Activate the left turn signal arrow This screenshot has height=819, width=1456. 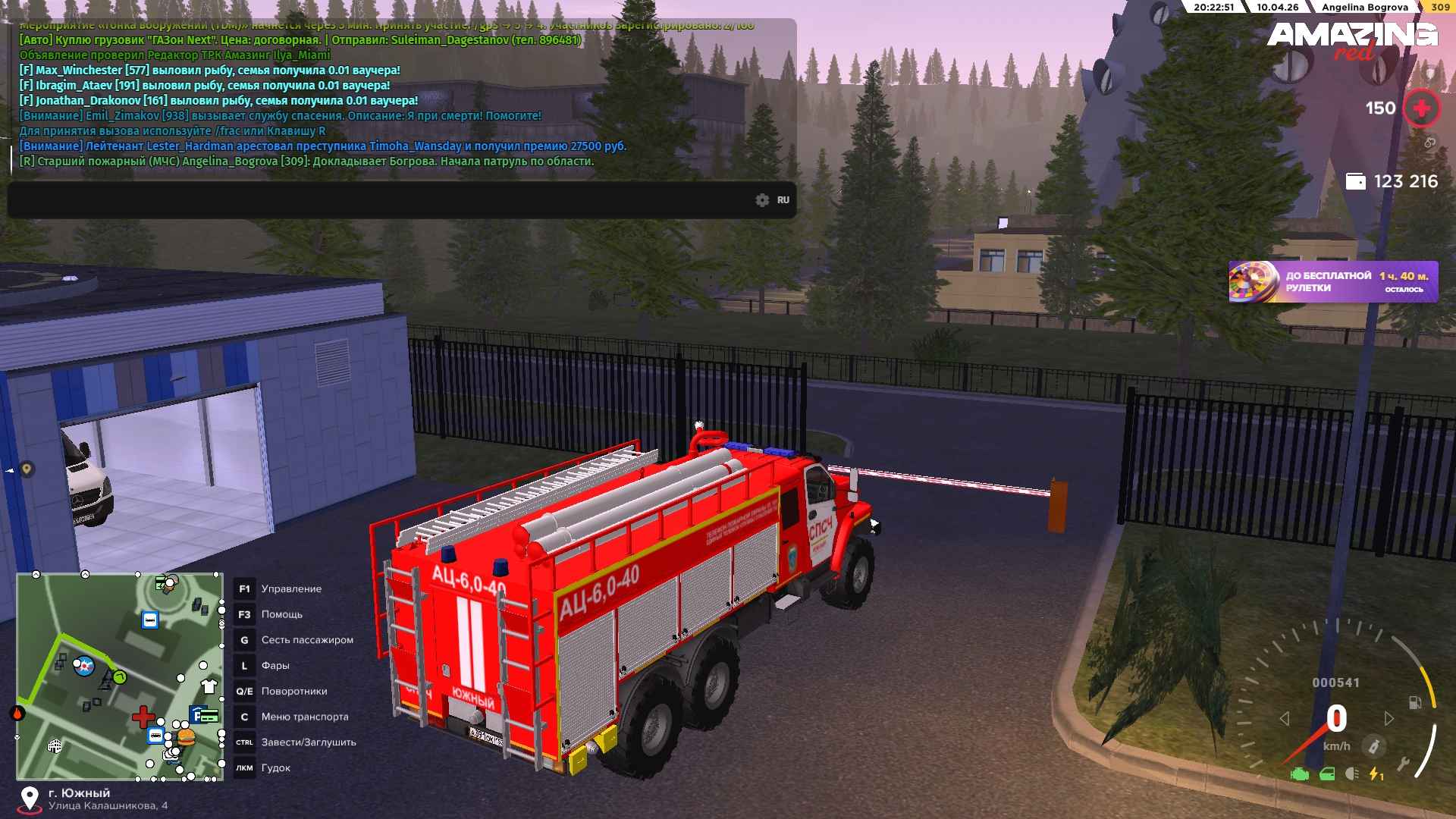[1285, 718]
